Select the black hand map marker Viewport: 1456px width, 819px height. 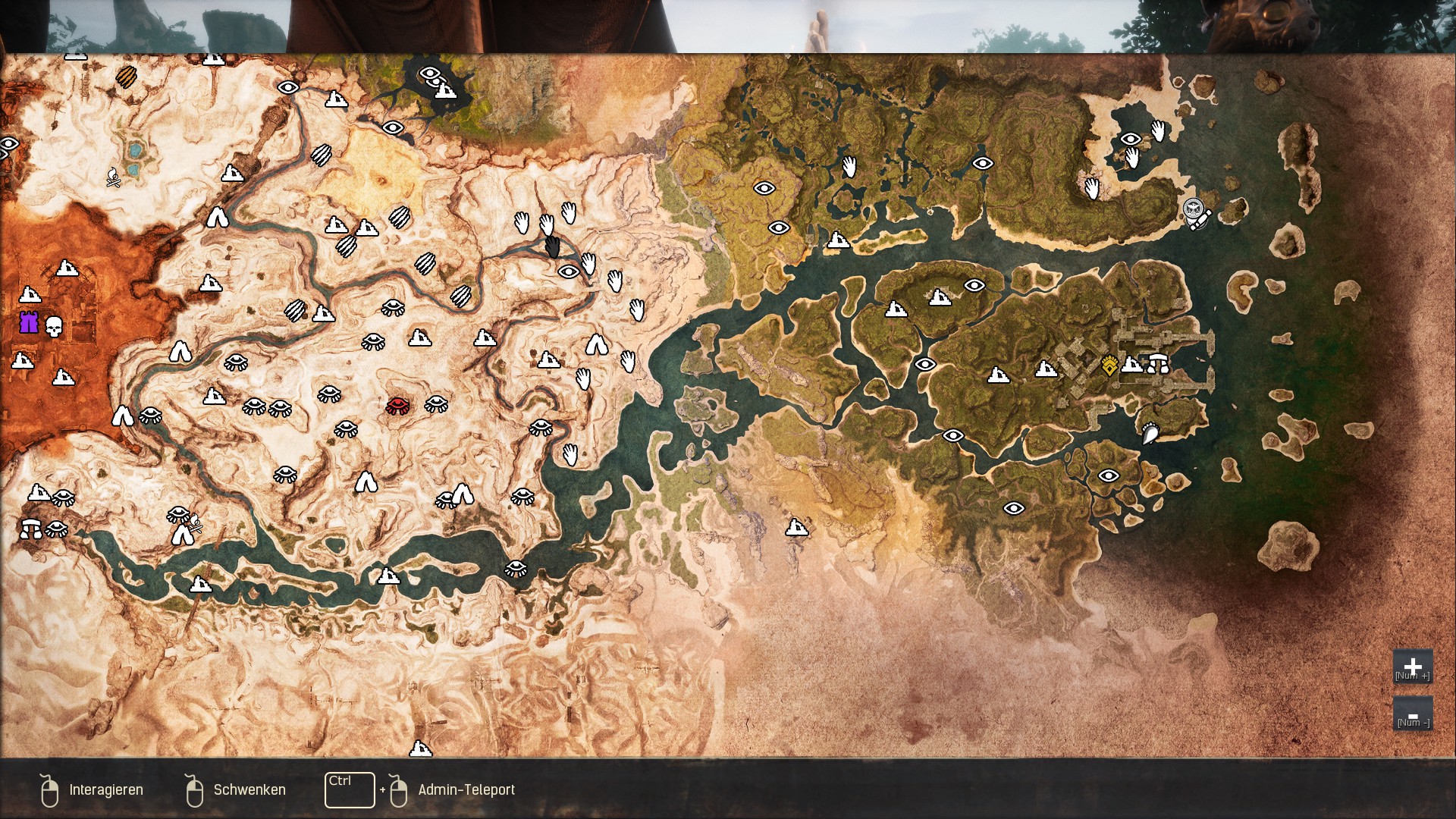pos(553,246)
